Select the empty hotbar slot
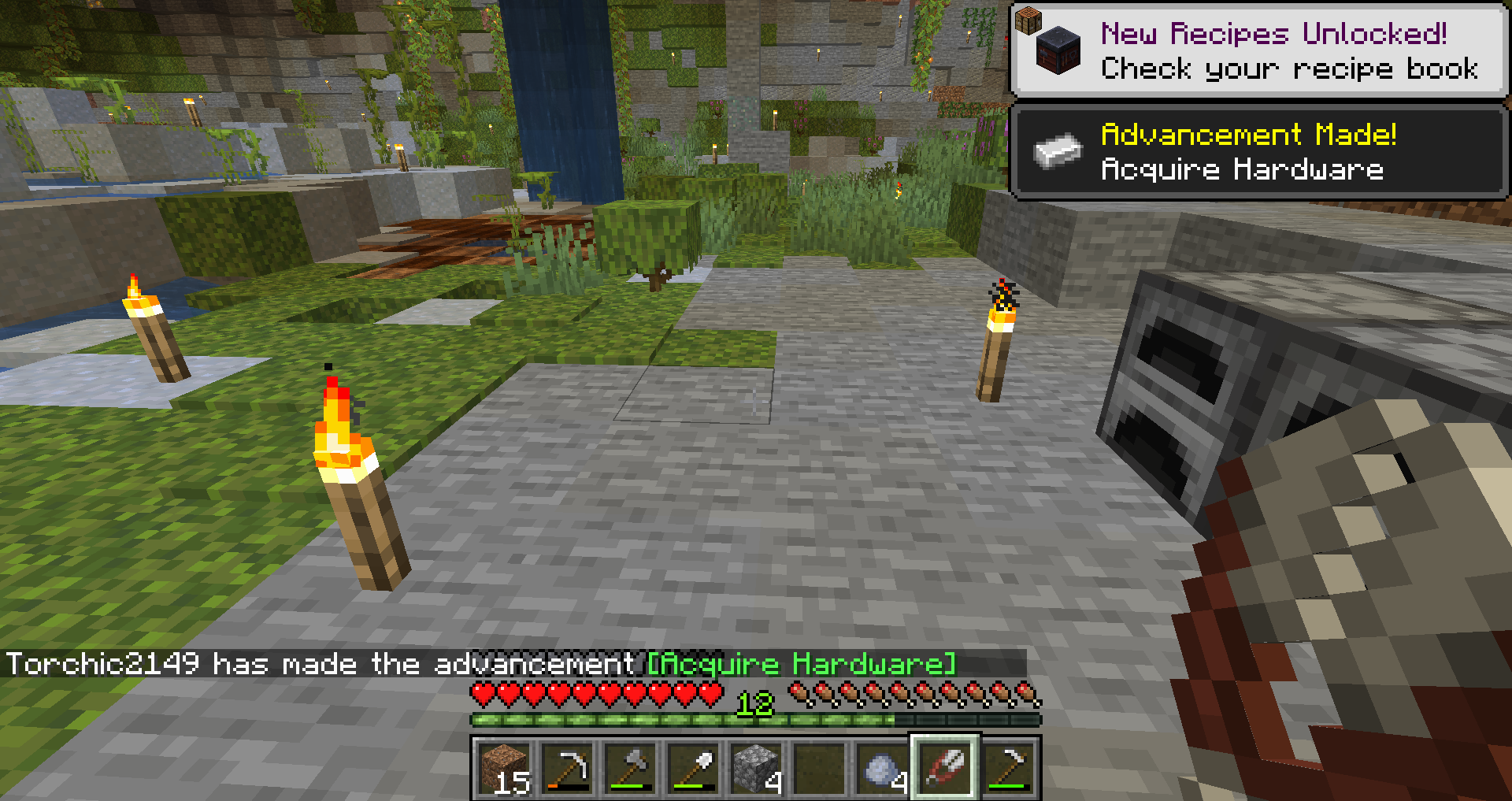 pyautogui.click(x=819, y=768)
